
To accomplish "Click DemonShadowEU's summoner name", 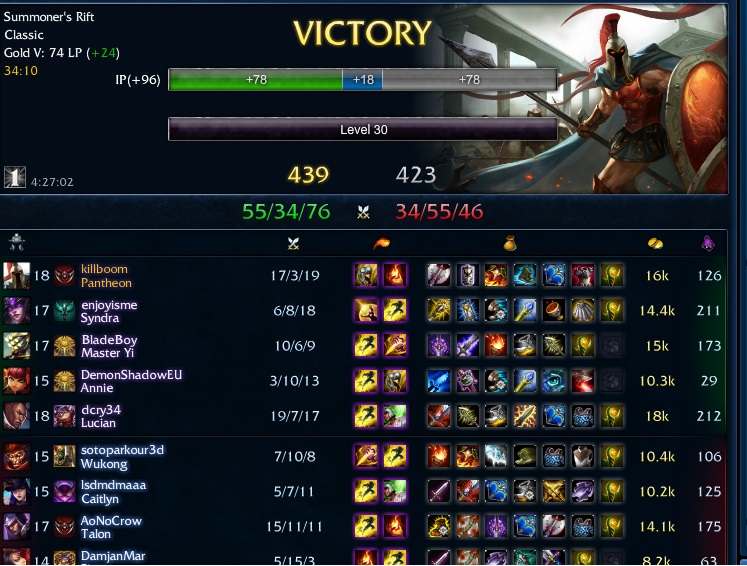I will (131, 375).
